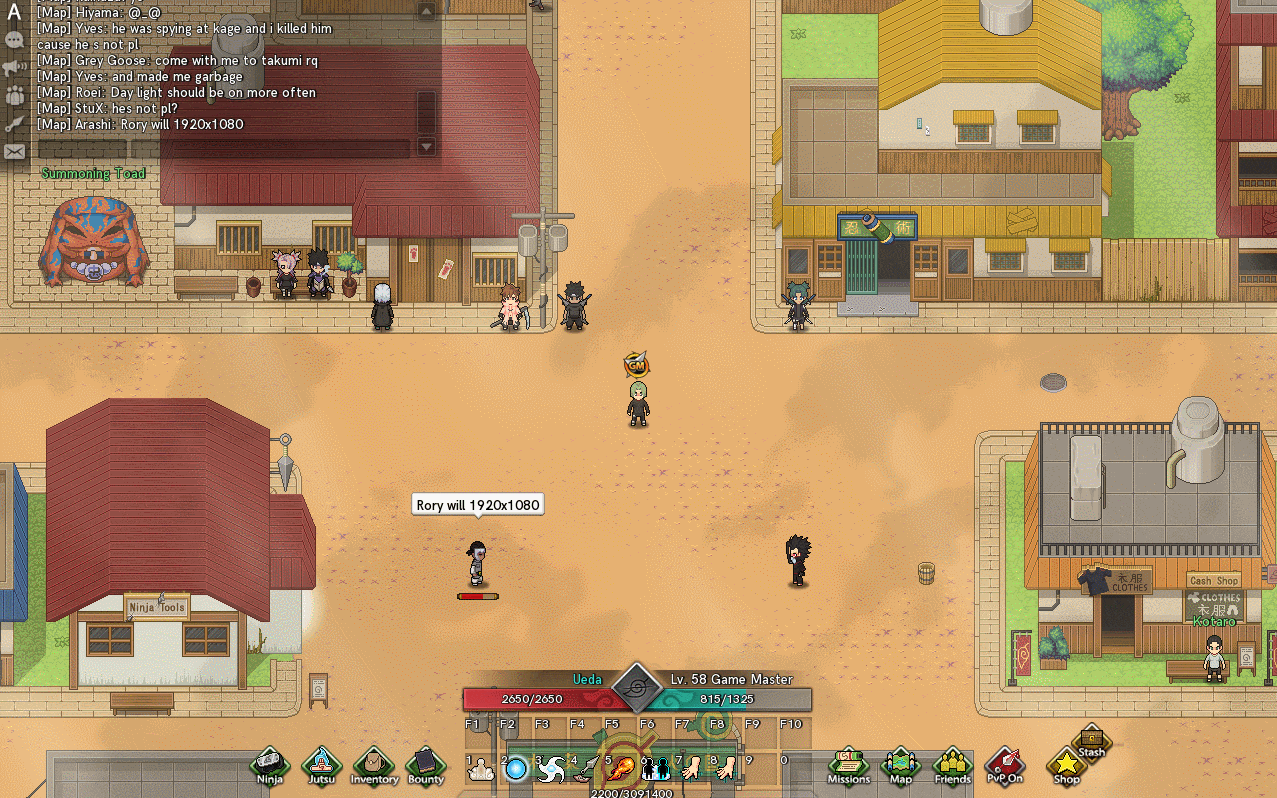Open the Missions panel
The height and width of the screenshot is (798, 1277).
pyautogui.click(x=848, y=765)
